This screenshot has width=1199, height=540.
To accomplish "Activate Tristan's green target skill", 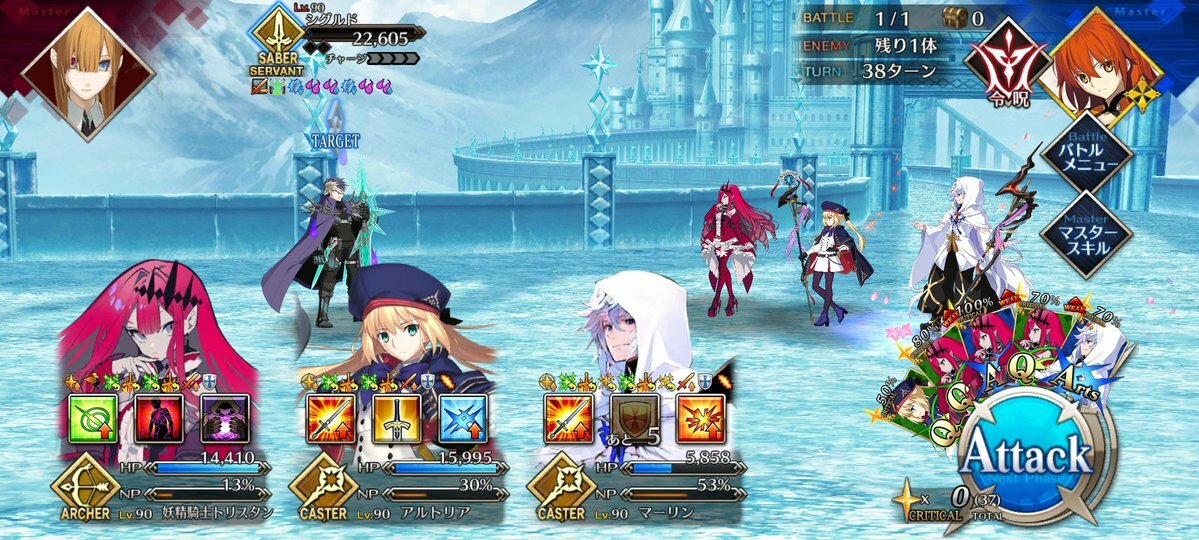I will pos(93,417).
